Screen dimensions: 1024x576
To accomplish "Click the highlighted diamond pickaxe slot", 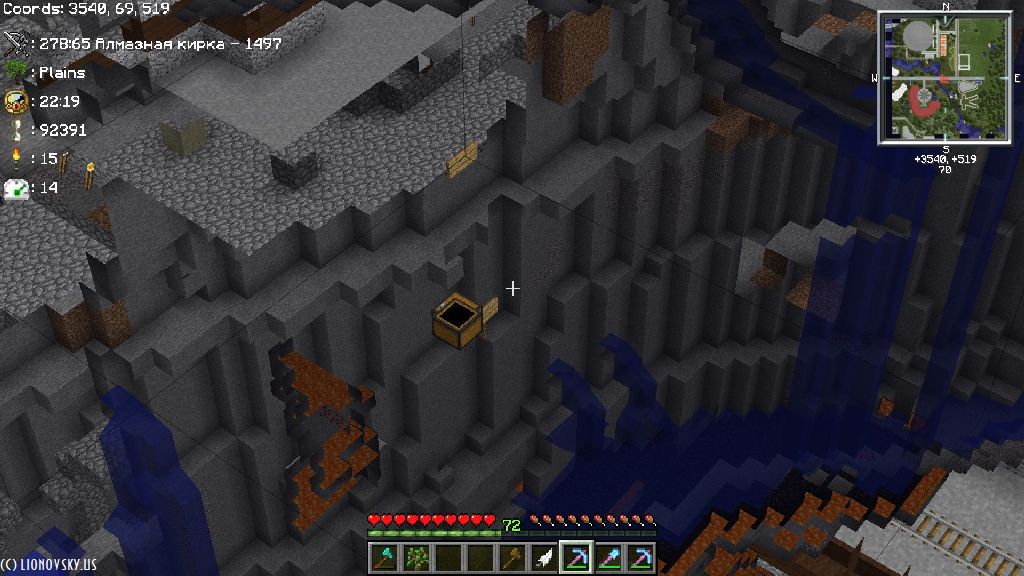I will pos(577,557).
